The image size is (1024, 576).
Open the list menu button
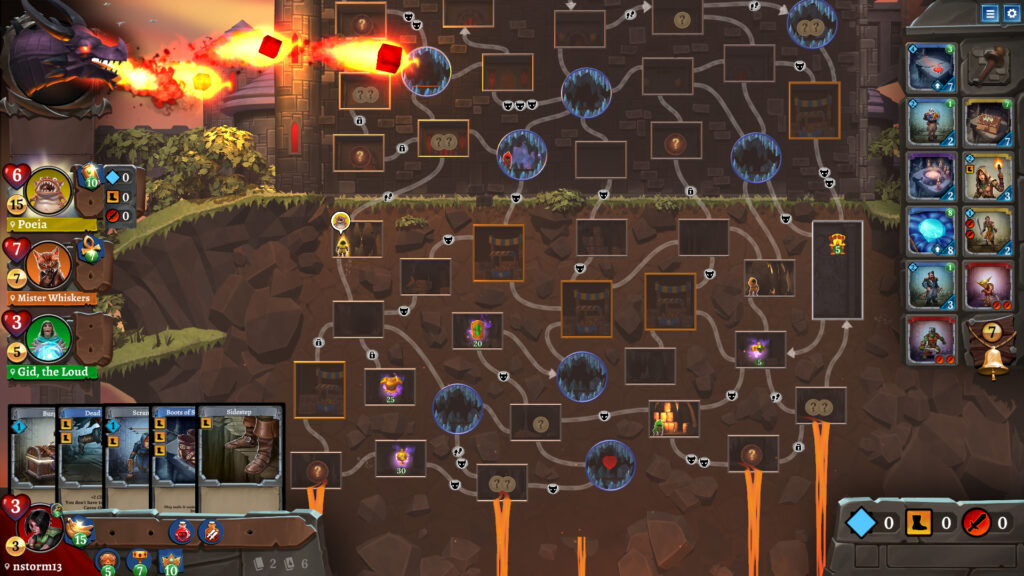989,13
